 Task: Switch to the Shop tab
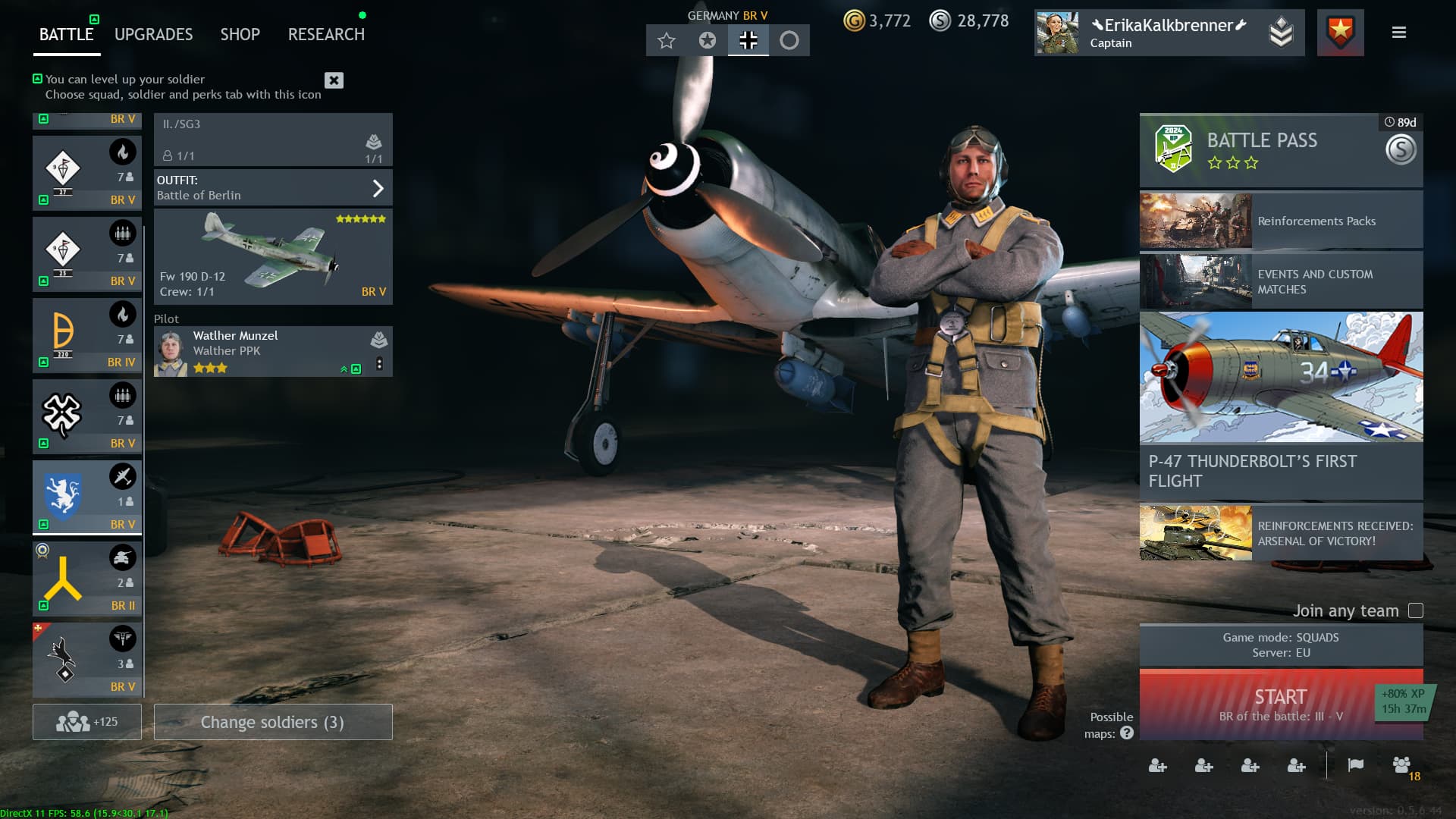point(240,34)
